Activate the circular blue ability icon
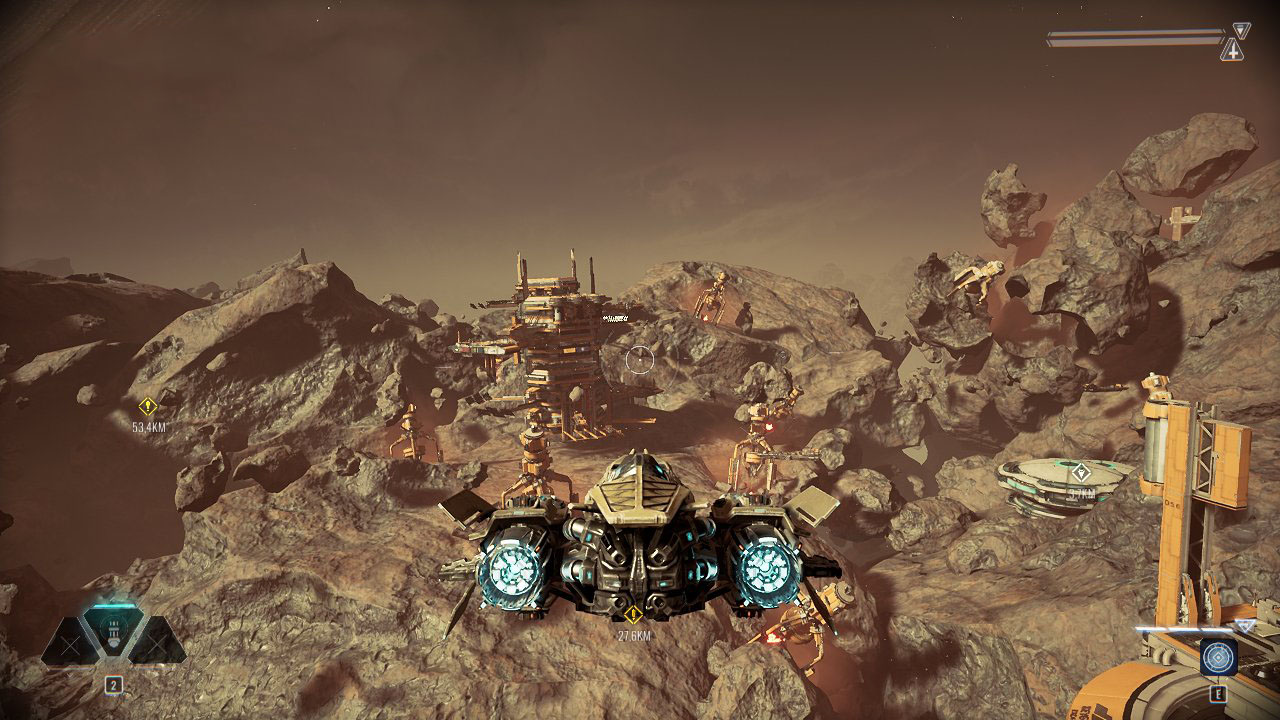Screen dimensions: 1280x720 tap(1219, 657)
